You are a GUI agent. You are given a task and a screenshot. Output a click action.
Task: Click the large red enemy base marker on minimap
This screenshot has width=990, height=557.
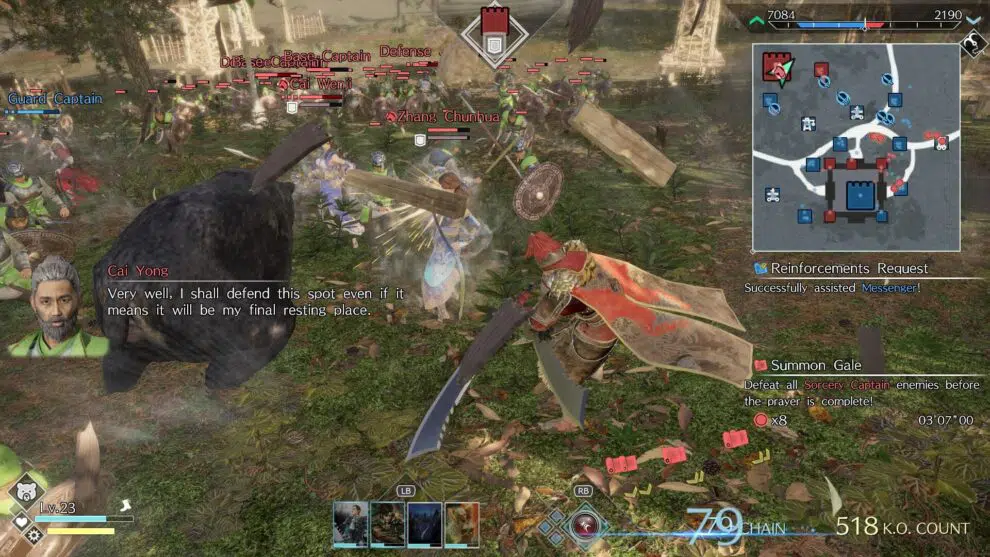click(775, 67)
